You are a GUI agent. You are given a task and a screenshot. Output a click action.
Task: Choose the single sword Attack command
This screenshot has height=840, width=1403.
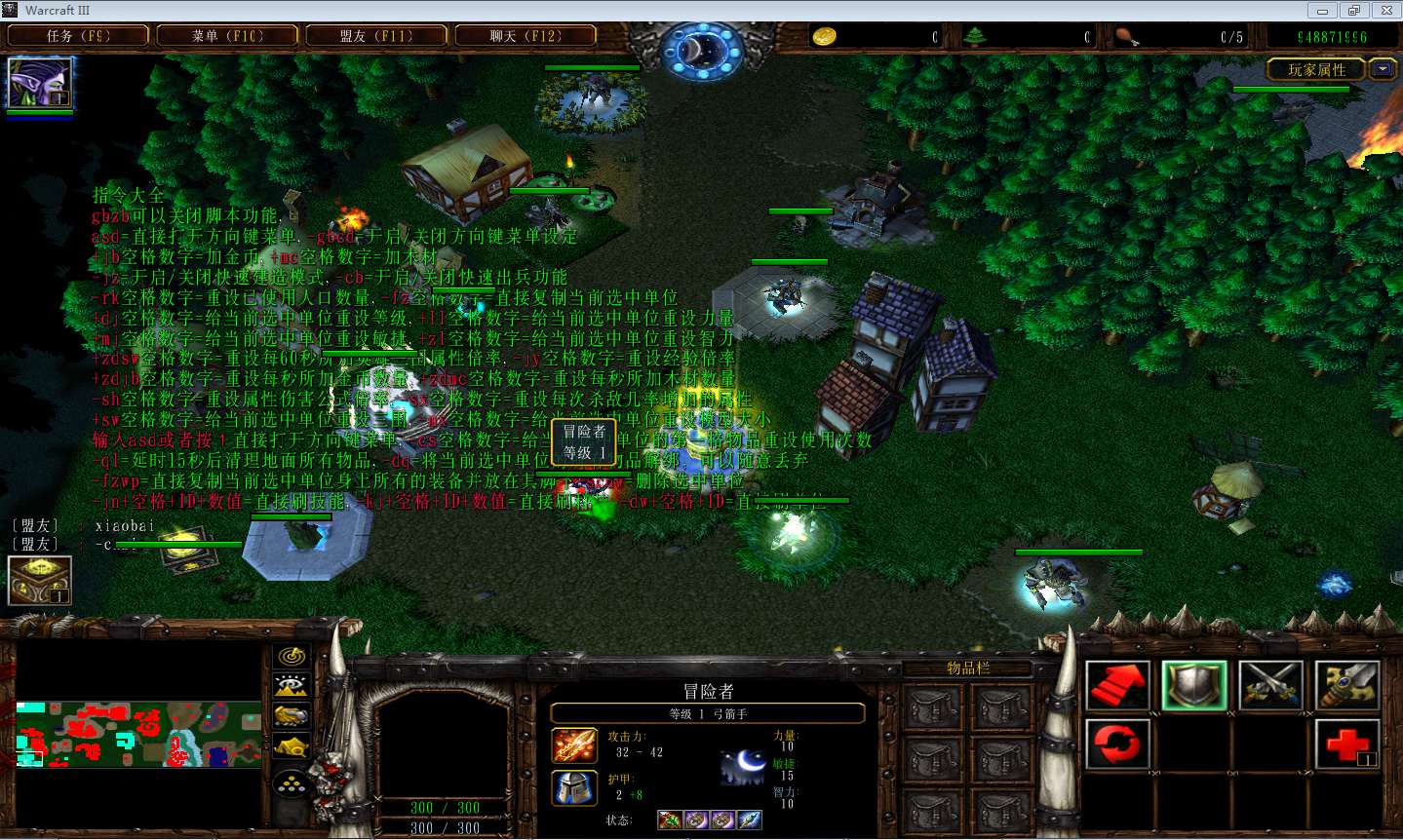(x=1346, y=684)
